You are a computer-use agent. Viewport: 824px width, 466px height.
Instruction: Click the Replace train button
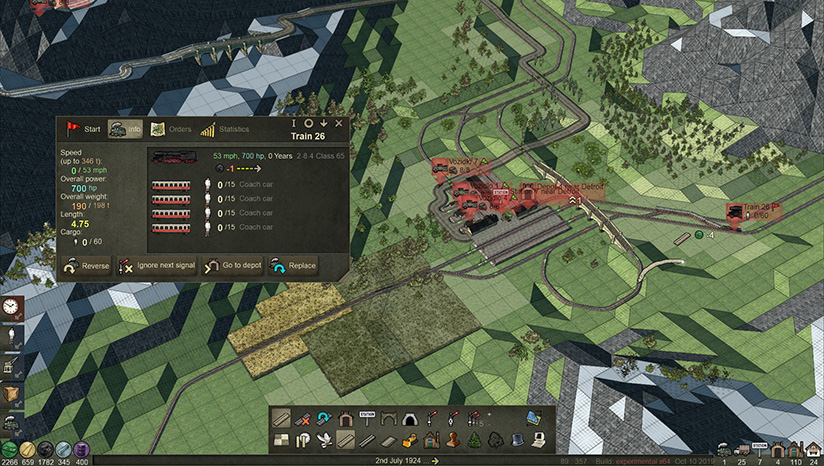click(x=293, y=266)
